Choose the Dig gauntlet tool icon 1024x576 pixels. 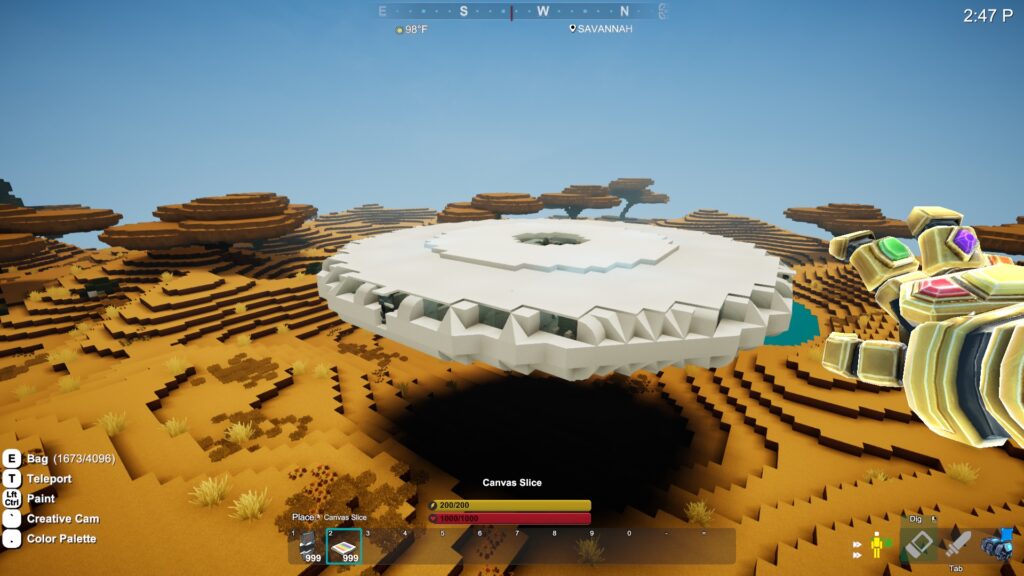coord(918,544)
